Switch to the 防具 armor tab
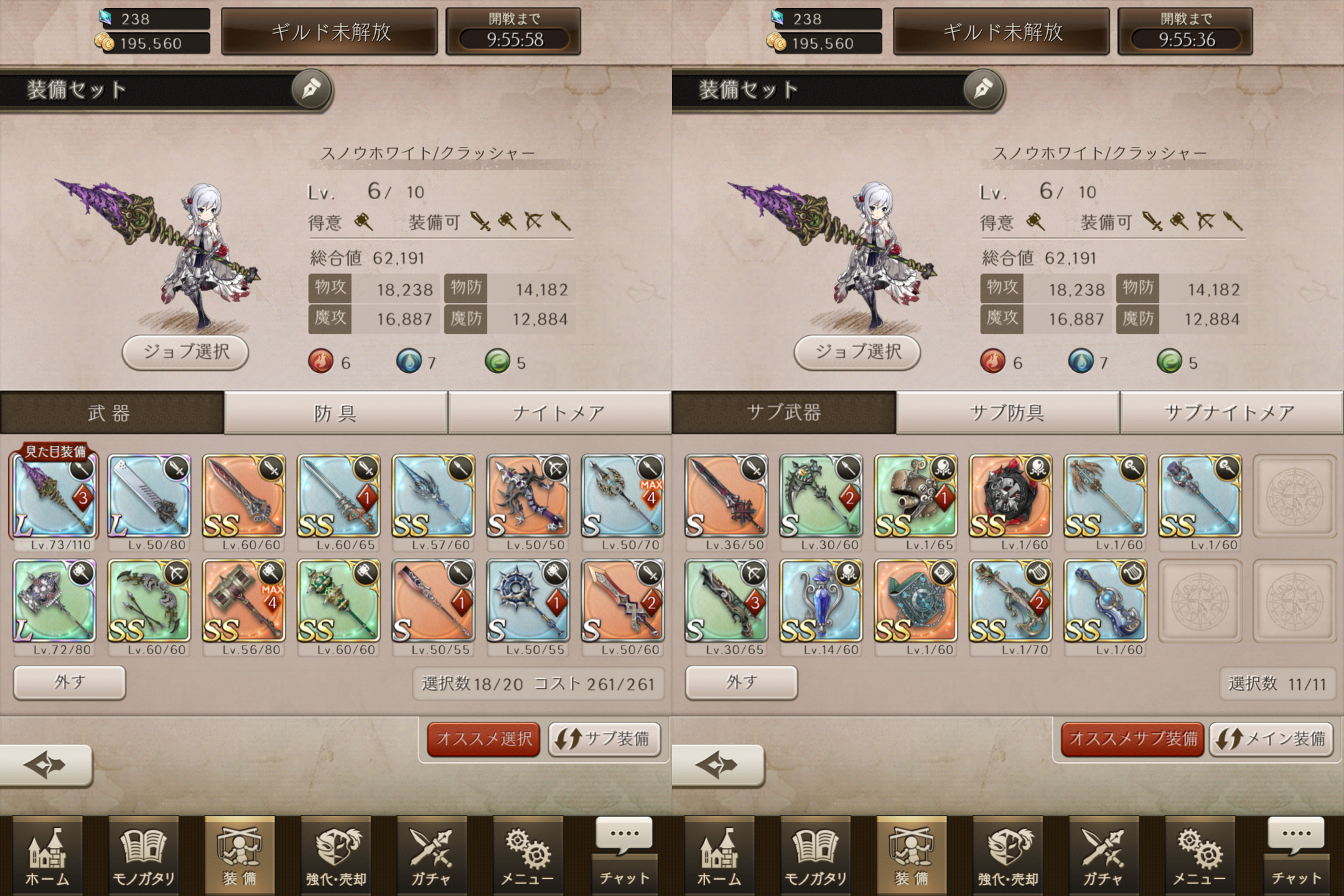This screenshot has height=896, width=1344. tap(335, 413)
